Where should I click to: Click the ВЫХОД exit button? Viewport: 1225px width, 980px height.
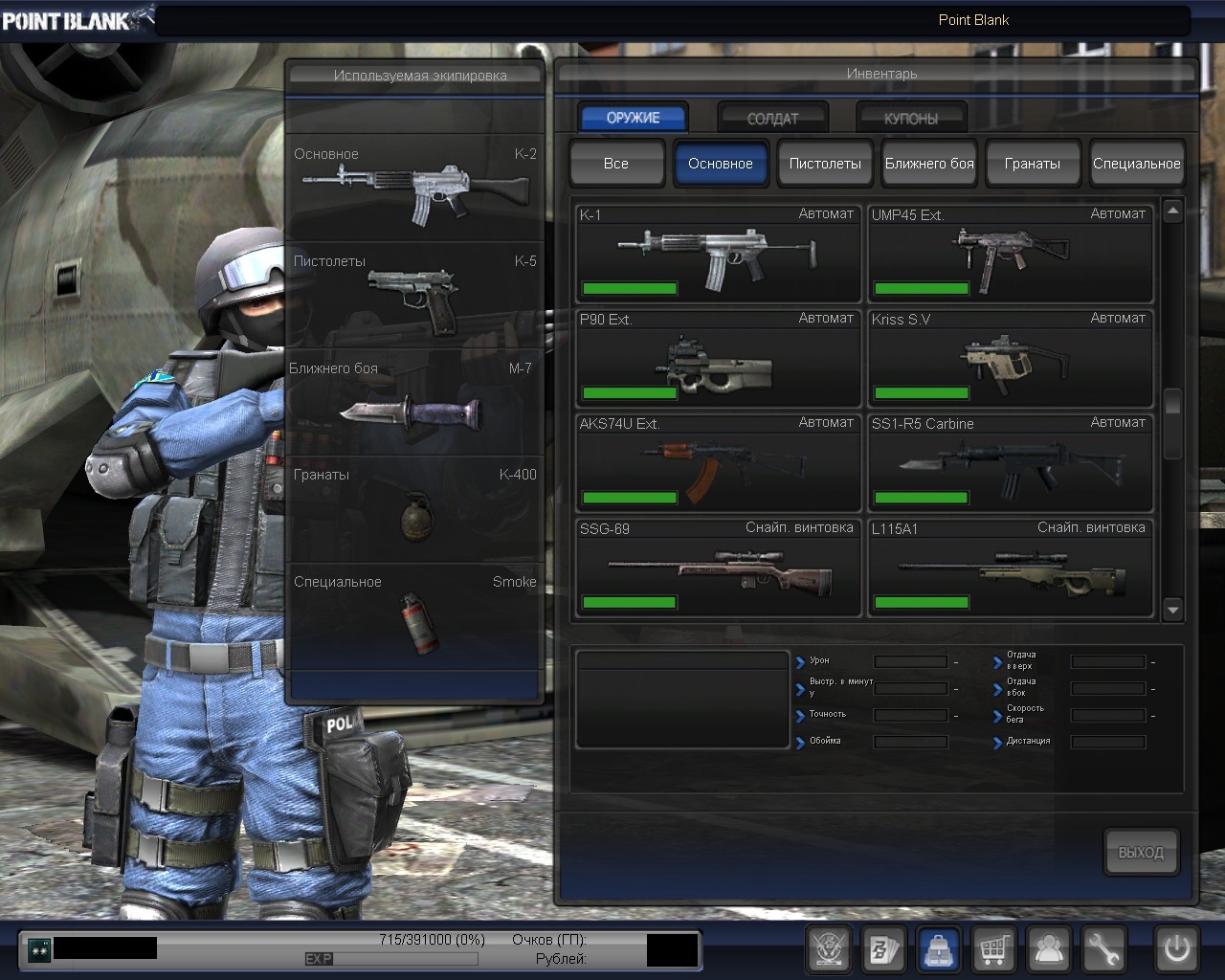pos(1141,852)
